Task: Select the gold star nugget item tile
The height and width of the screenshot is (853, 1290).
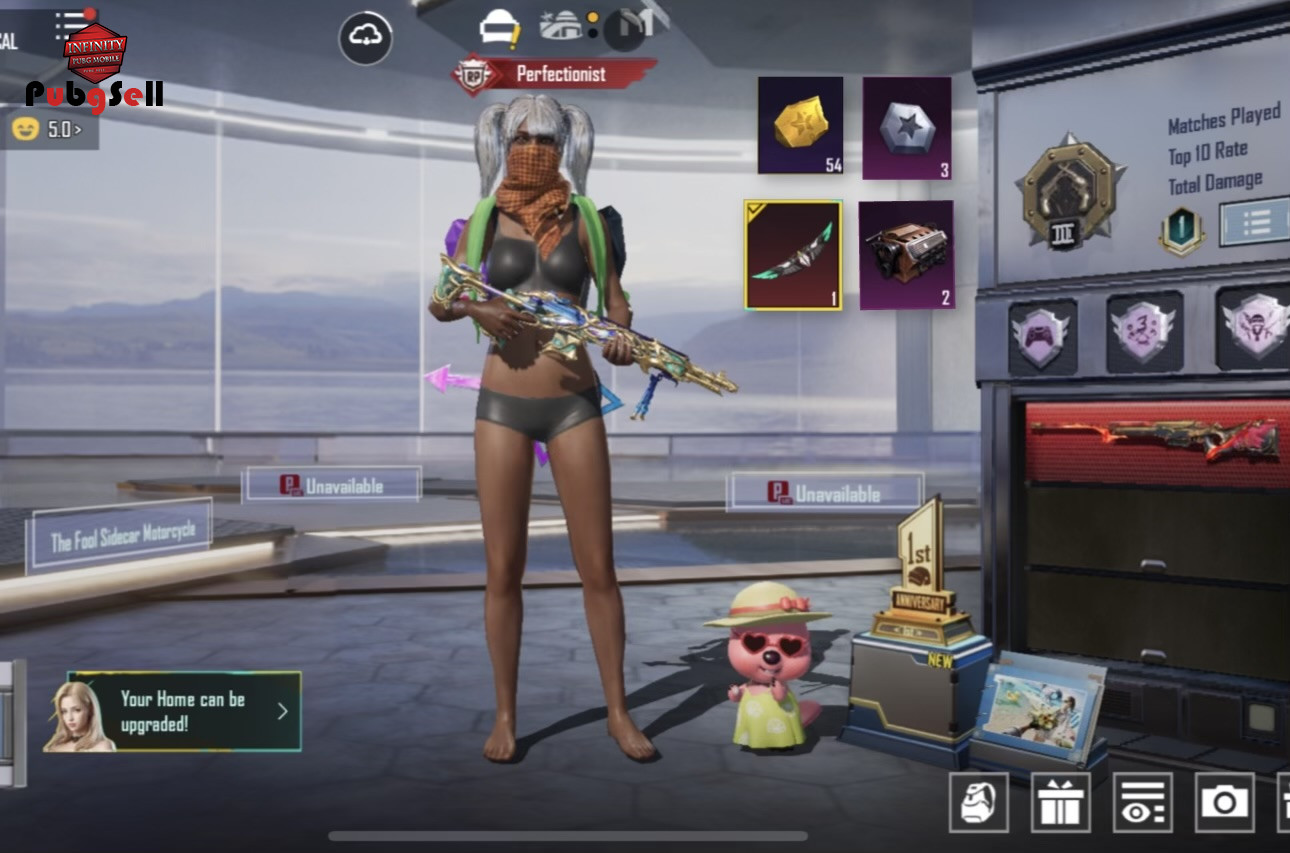Action: [800, 126]
